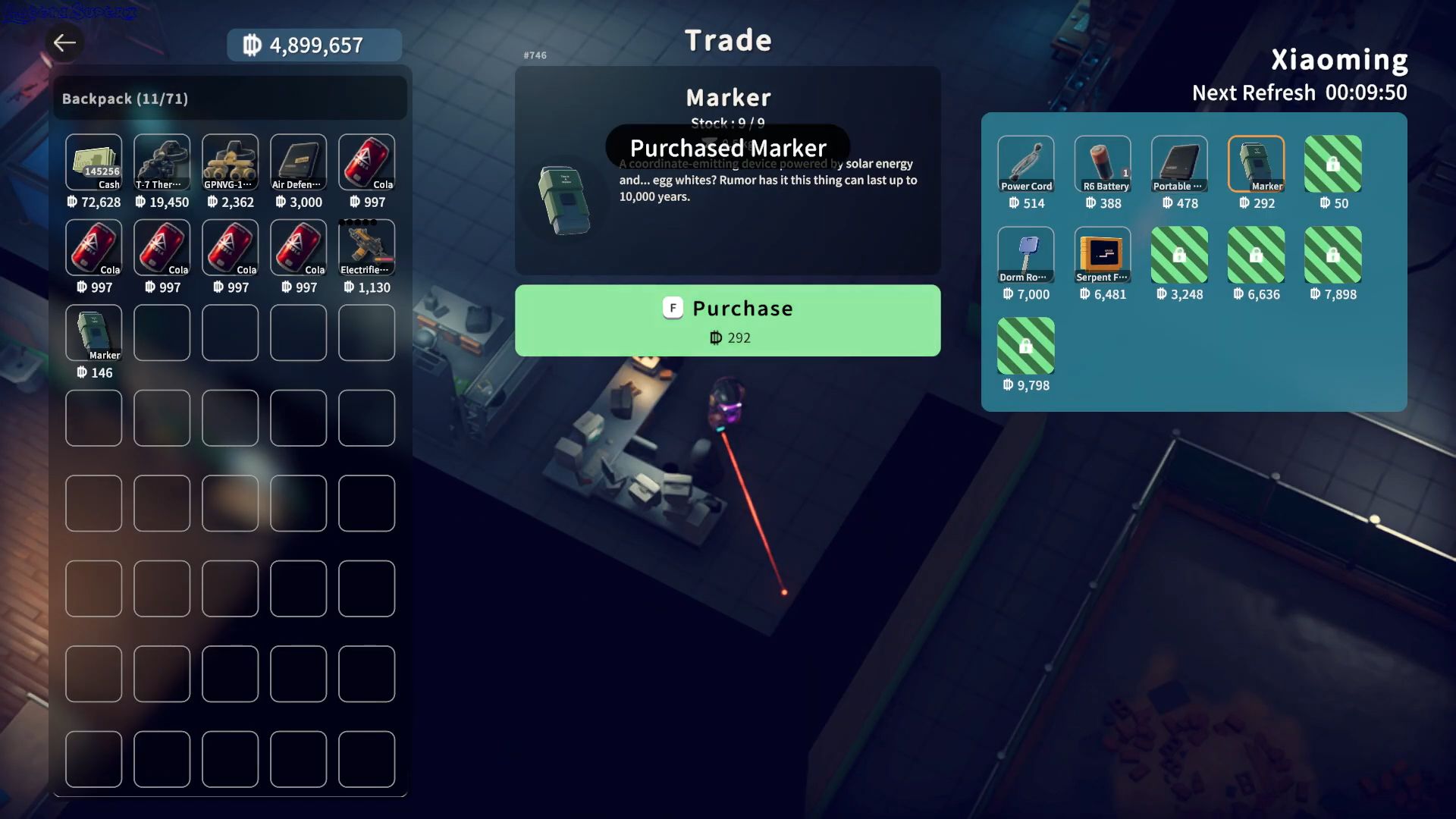Select the T-7 Thermal goggles slot
Screen dimensions: 1456x819
point(162,162)
